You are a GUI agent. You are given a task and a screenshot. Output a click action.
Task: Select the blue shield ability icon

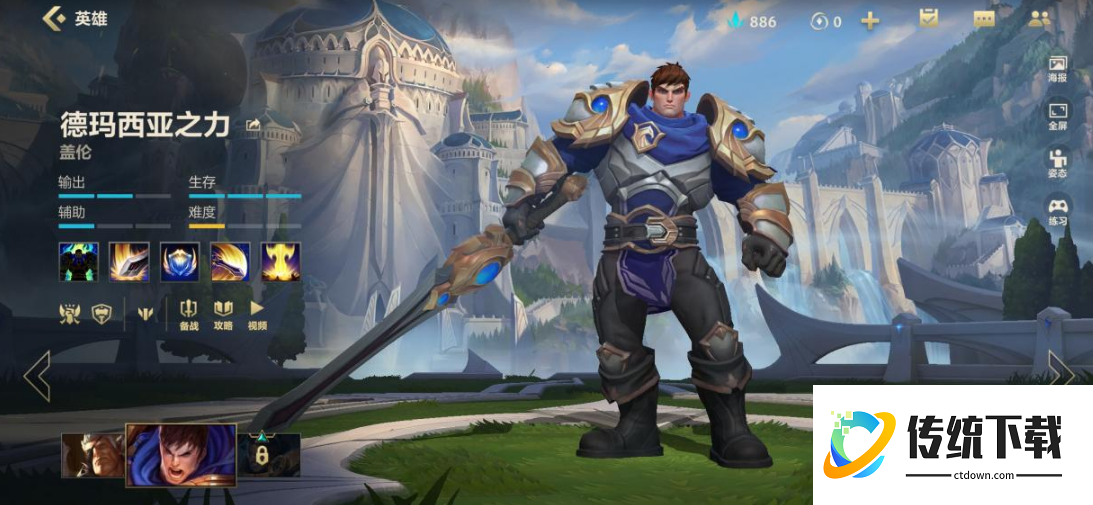pyautogui.click(x=180, y=261)
